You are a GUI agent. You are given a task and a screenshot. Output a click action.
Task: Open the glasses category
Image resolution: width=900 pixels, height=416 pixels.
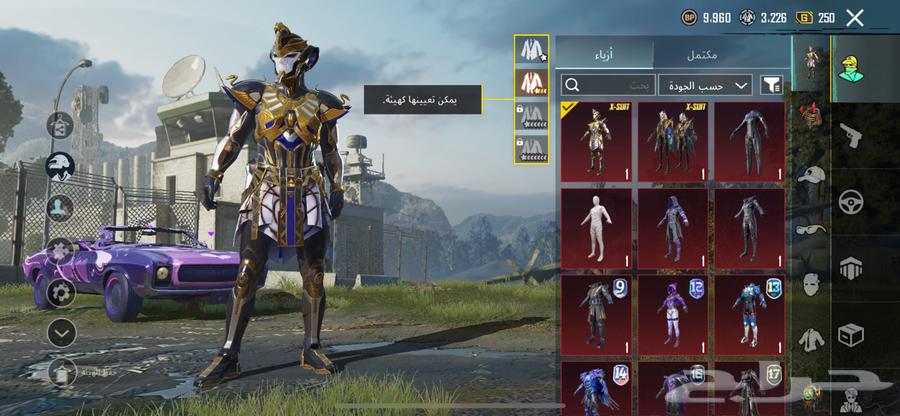(810, 228)
